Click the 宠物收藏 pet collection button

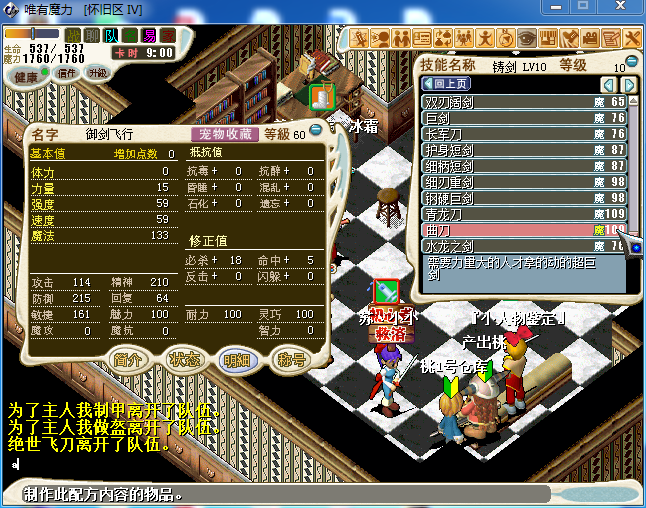pyautogui.click(x=224, y=134)
